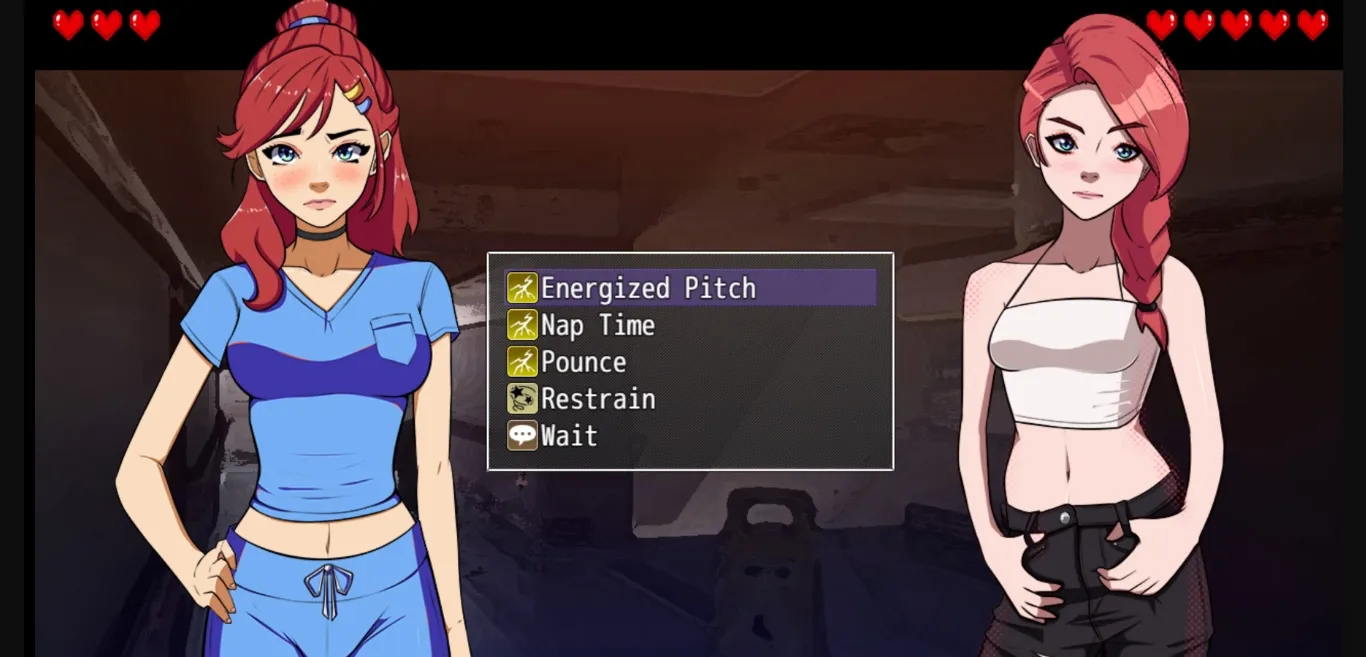This screenshot has width=1366, height=657.
Task: Pick the Restrain command
Action: coord(597,399)
